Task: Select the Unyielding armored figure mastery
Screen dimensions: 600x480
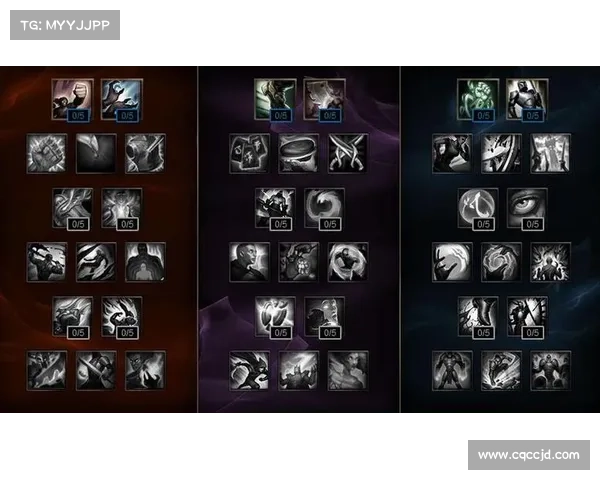Action: (526, 99)
